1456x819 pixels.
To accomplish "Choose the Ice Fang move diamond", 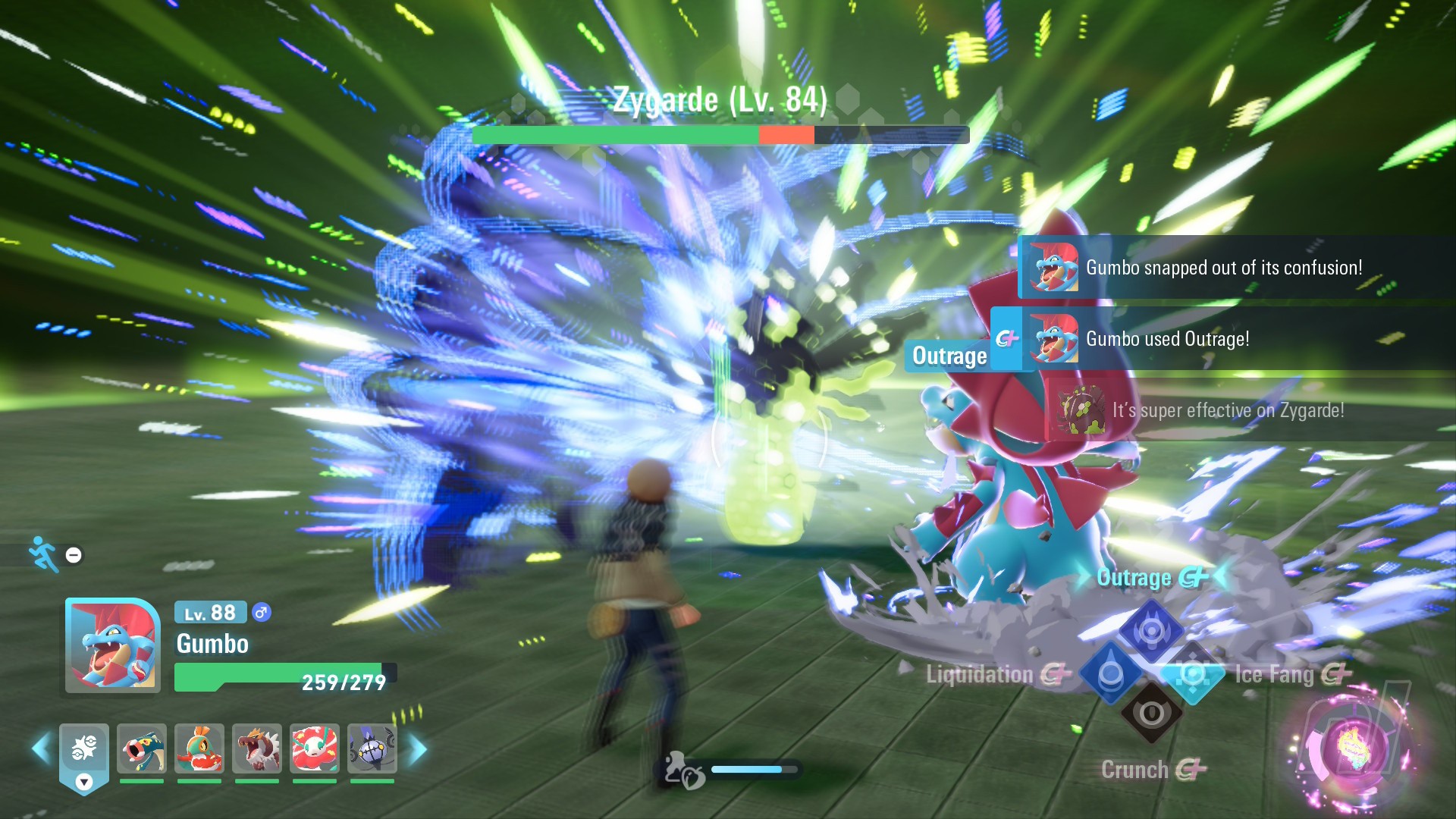I will pyautogui.click(x=1192, y=673).
